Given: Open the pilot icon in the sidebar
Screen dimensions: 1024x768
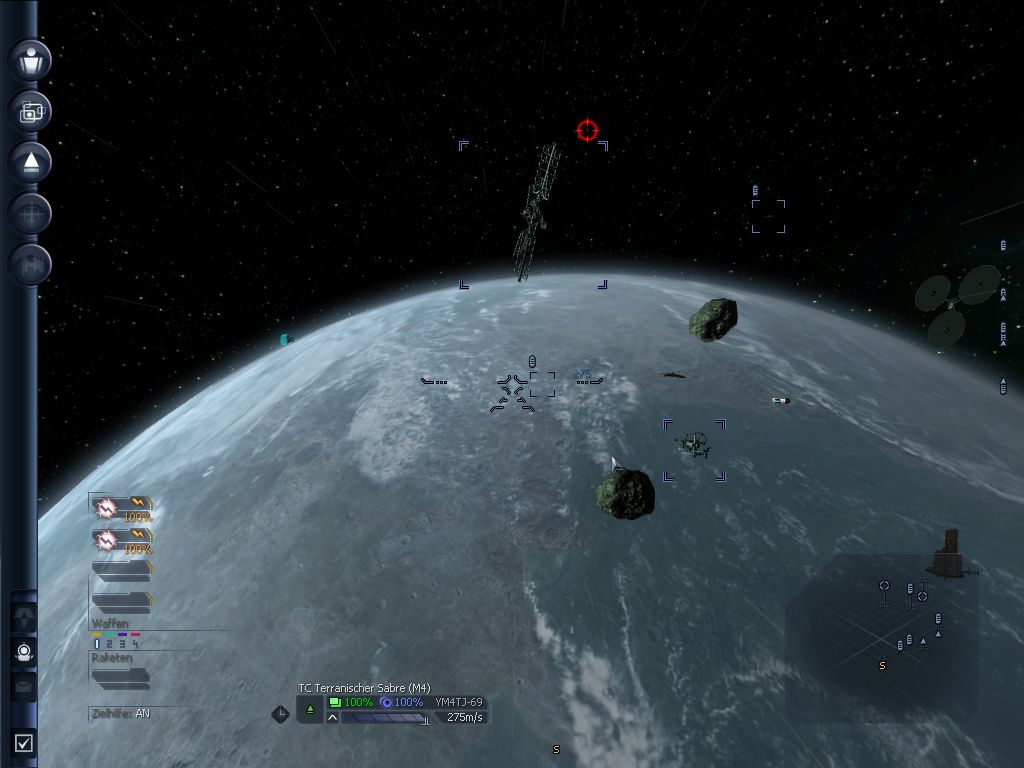Looking at the screenshot, I should 31,60.
